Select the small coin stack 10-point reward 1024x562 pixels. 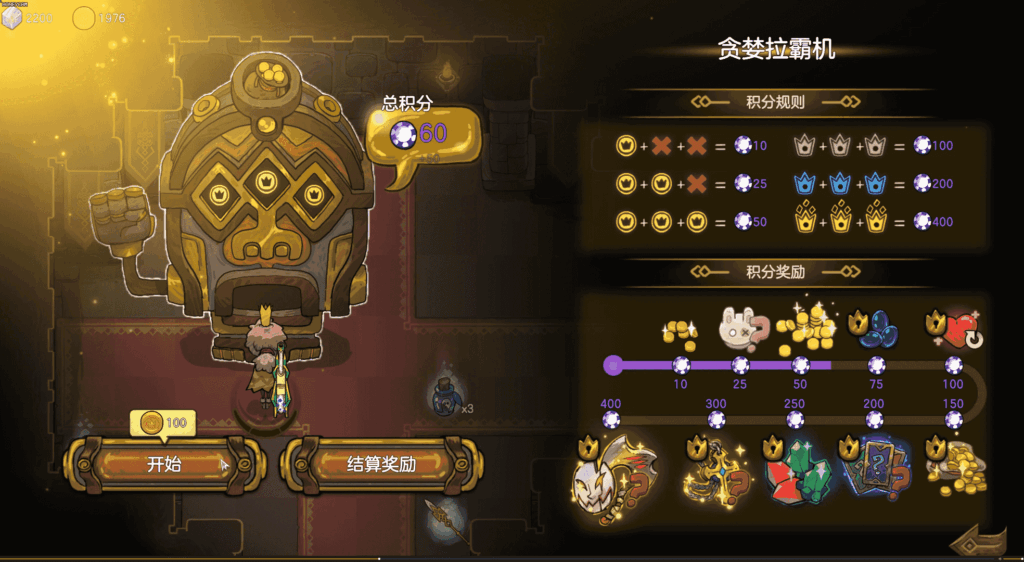click(x=680, y=332)
